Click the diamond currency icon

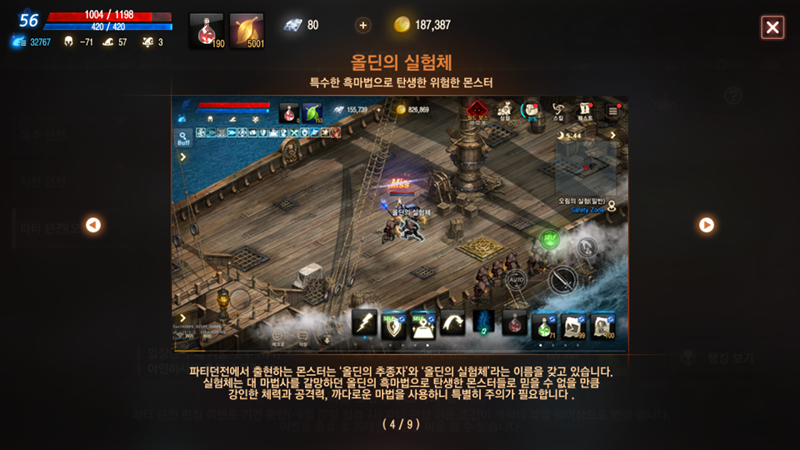coord(292,25)
